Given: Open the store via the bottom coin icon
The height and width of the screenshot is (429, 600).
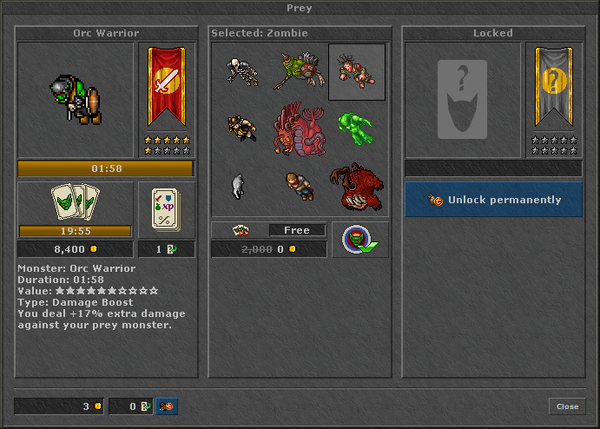Looking at the screenshot, I should coord(168,406).
